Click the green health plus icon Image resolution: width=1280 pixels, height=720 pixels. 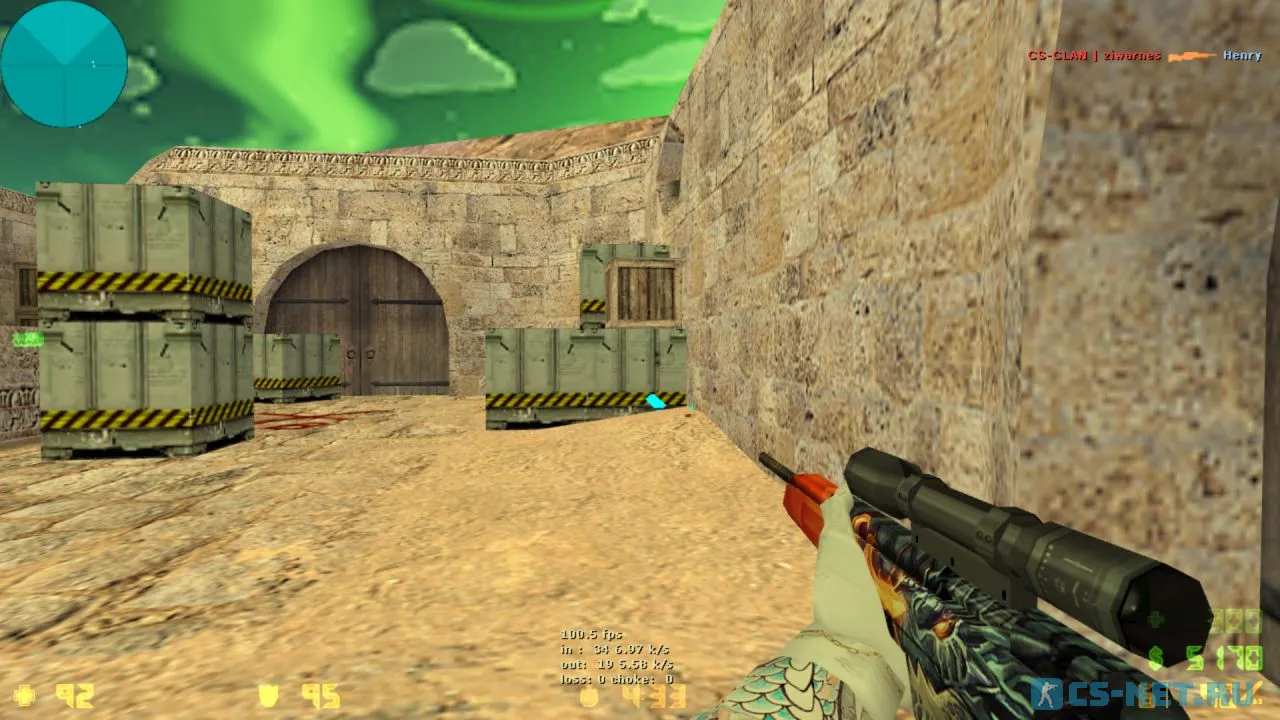tap(1155, 619)
